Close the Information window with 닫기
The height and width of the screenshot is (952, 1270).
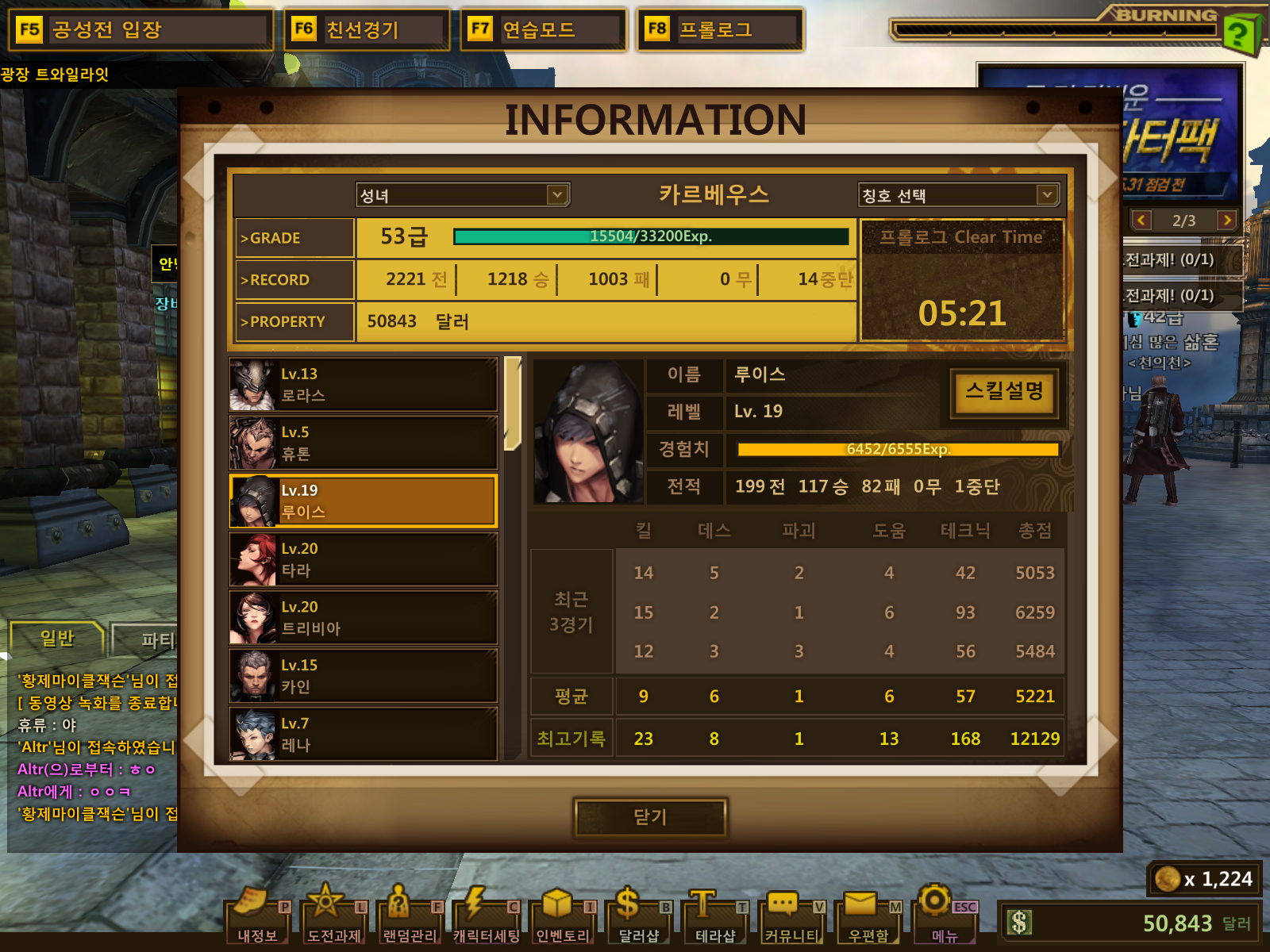coord(650,817)
